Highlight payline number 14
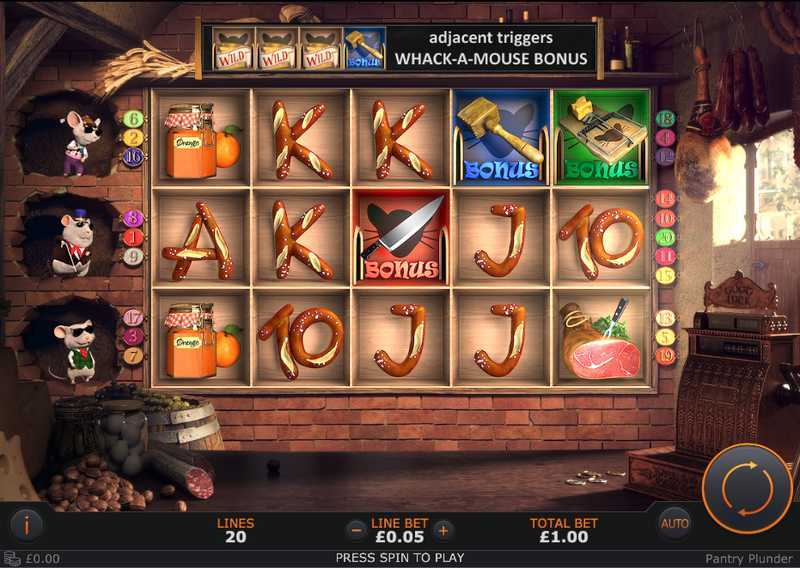Screen dimensions: 800x568 click(666, 199)
